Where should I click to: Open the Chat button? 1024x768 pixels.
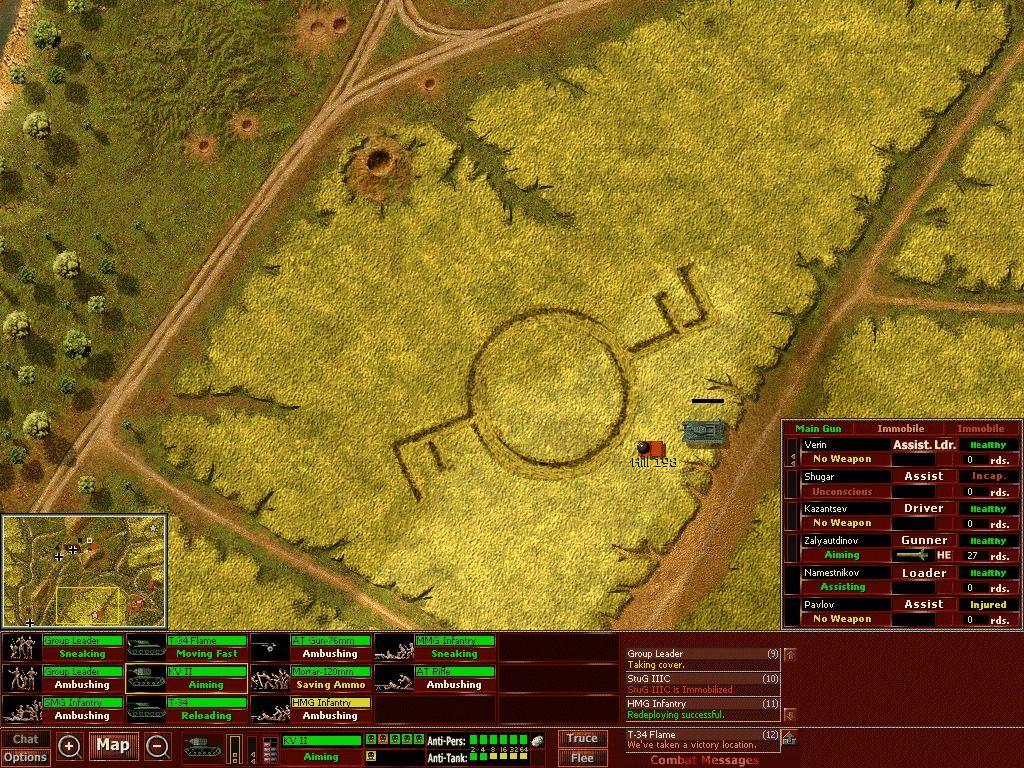click(25, 740)
